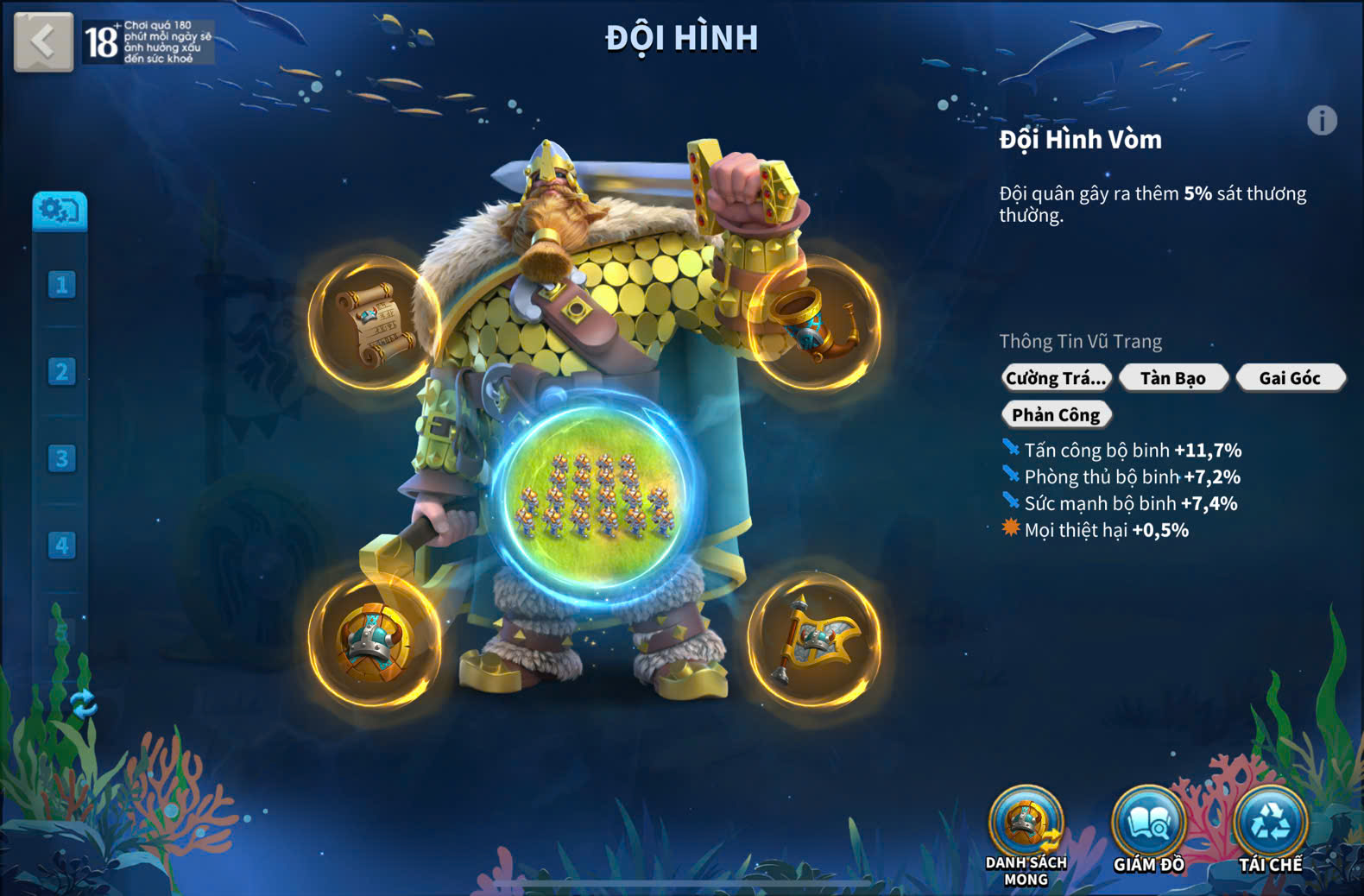Show the Gai Góc inscription tag
The image size is (1364, 896).
1290,378
